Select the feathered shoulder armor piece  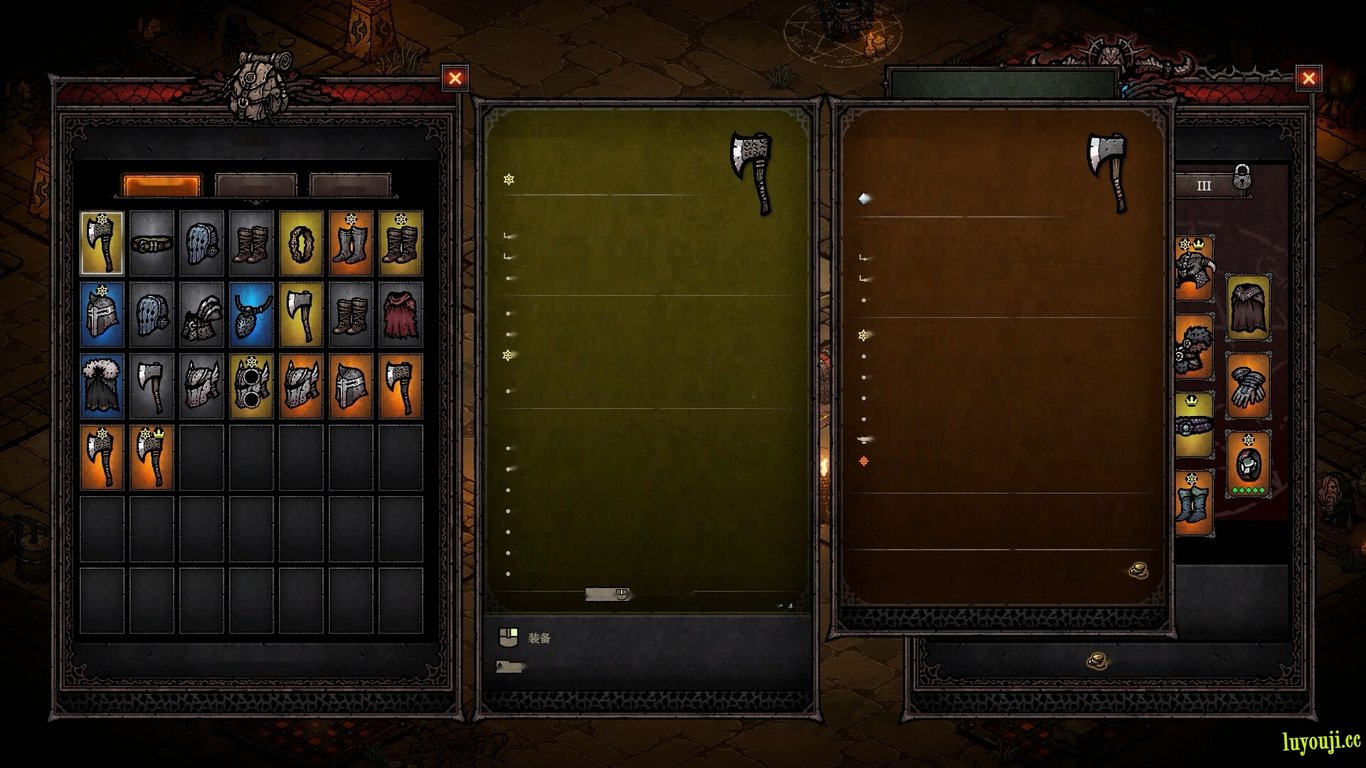coord(202,314)
